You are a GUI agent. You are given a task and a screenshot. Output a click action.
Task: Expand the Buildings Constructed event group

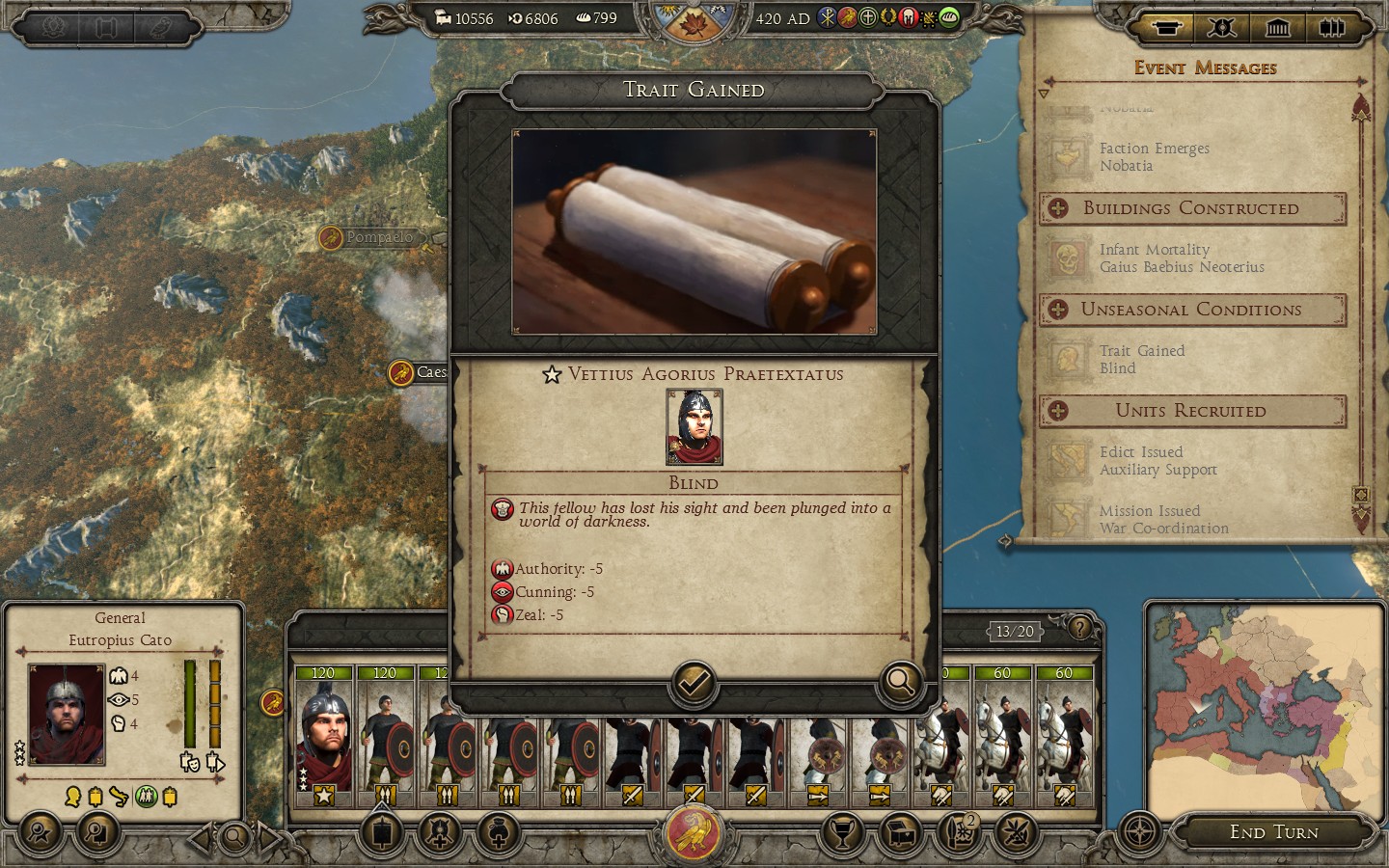(1058, 208)
